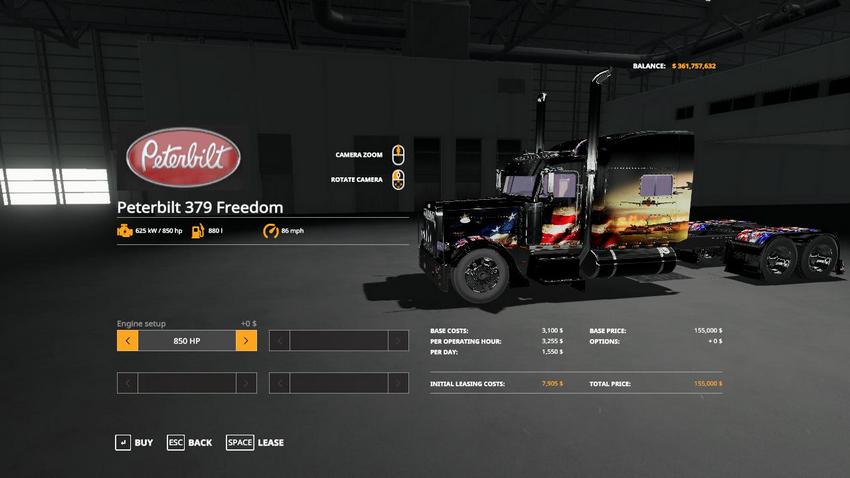Select the previous engine setup option

(127, 341)
